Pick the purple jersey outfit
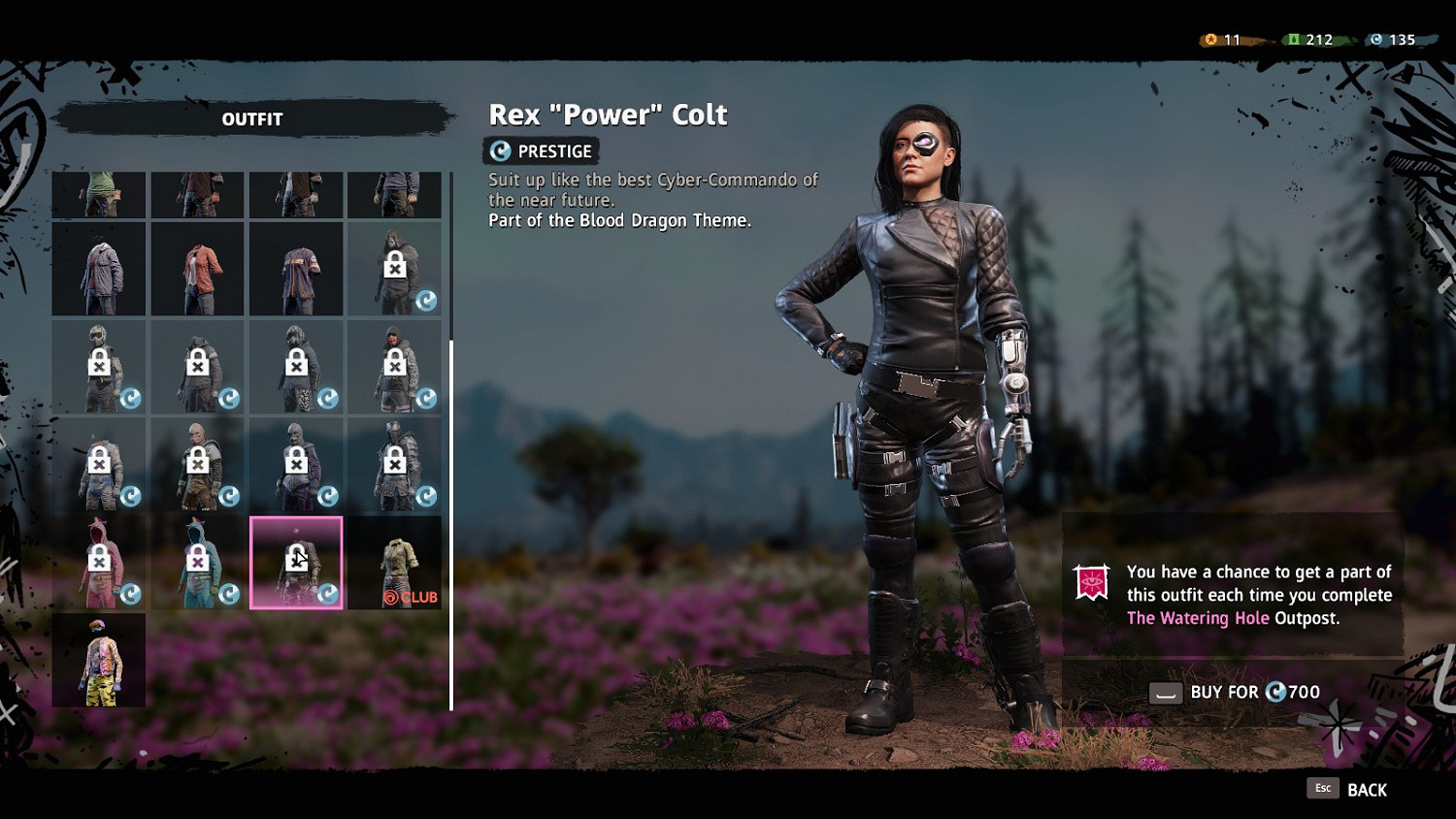1456x819 pixels. click(x=296, y=269)
